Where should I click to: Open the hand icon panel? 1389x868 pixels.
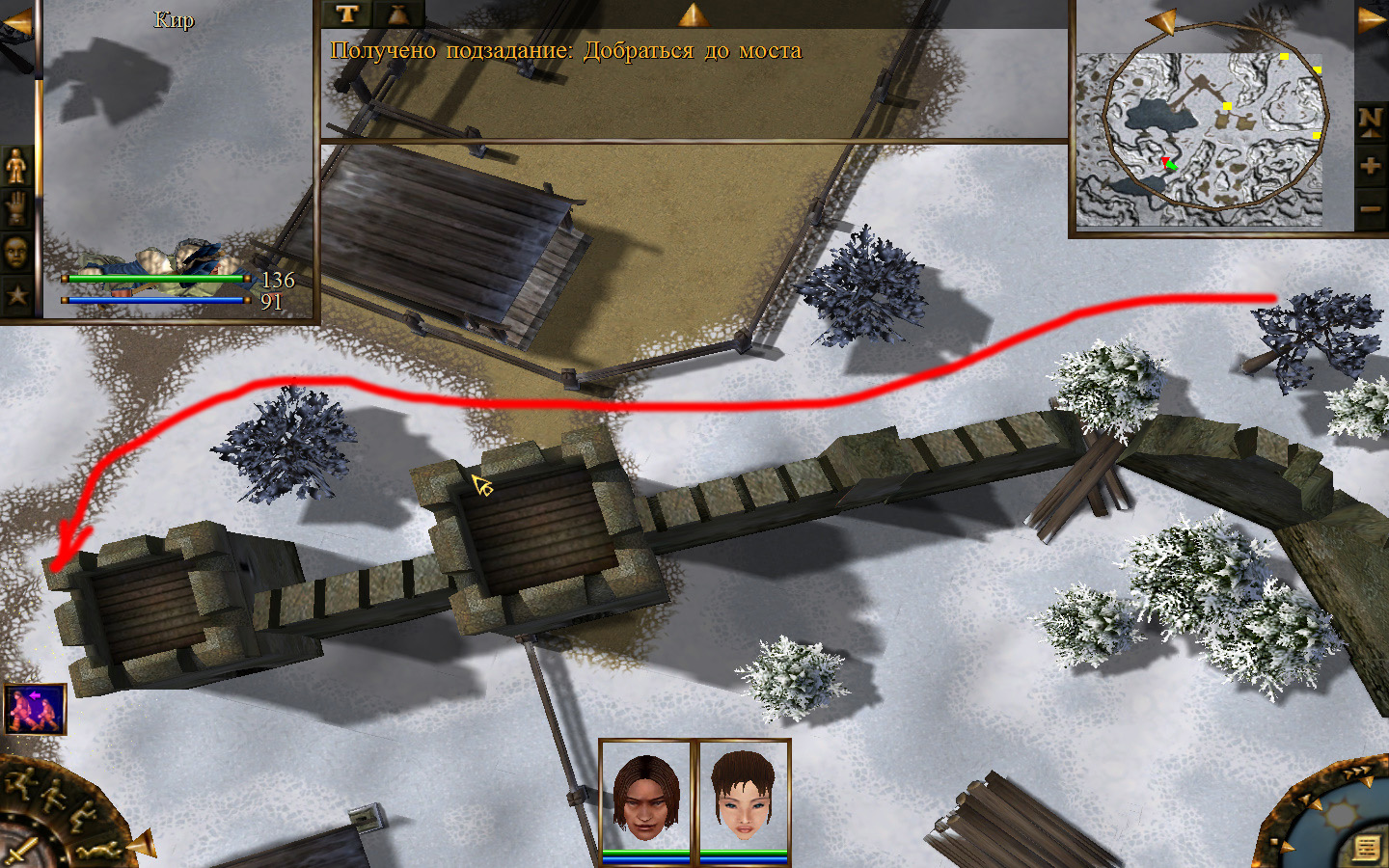16,208
